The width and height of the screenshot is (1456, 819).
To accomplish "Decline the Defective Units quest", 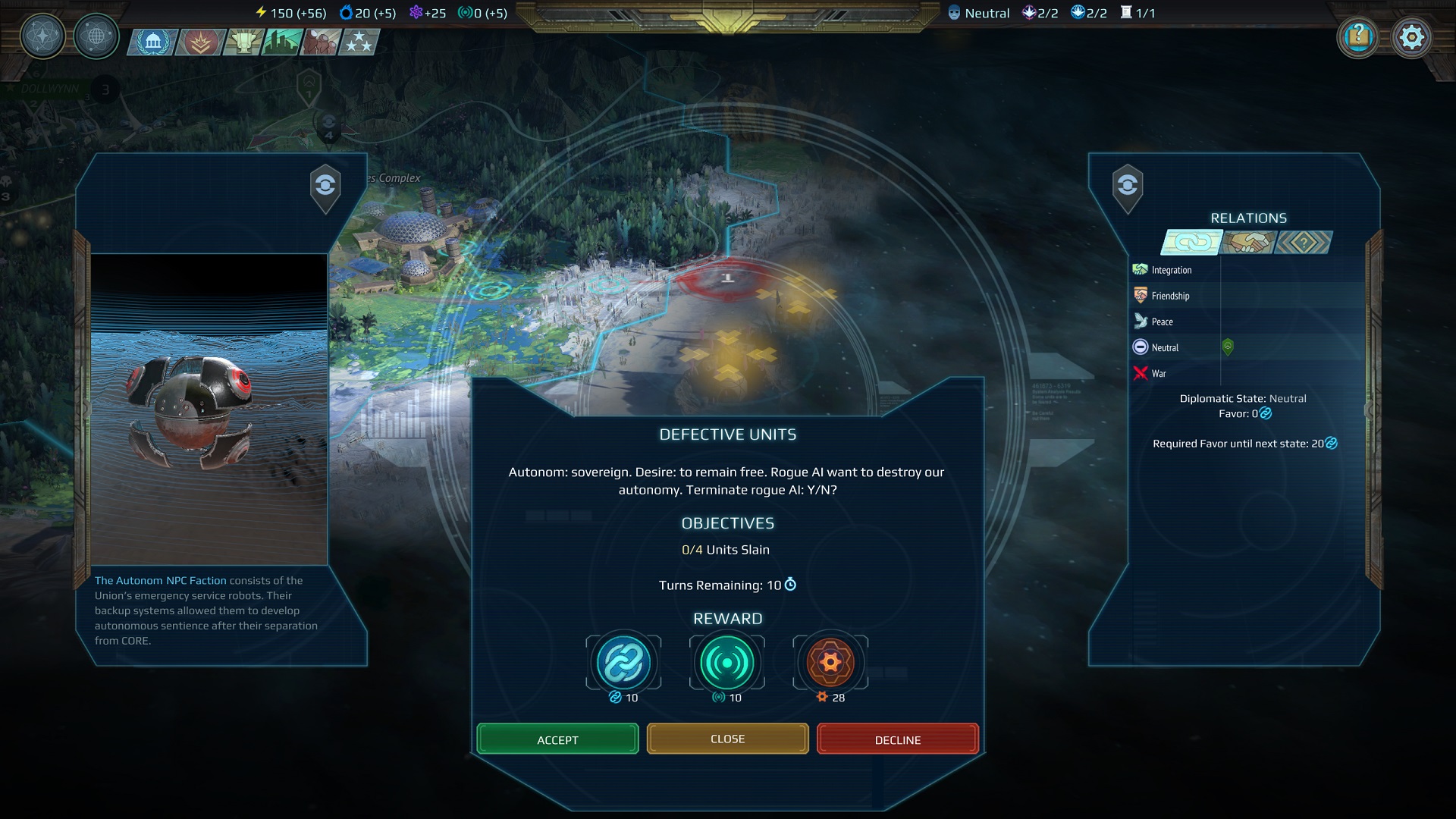I will [x=898, y=739].
